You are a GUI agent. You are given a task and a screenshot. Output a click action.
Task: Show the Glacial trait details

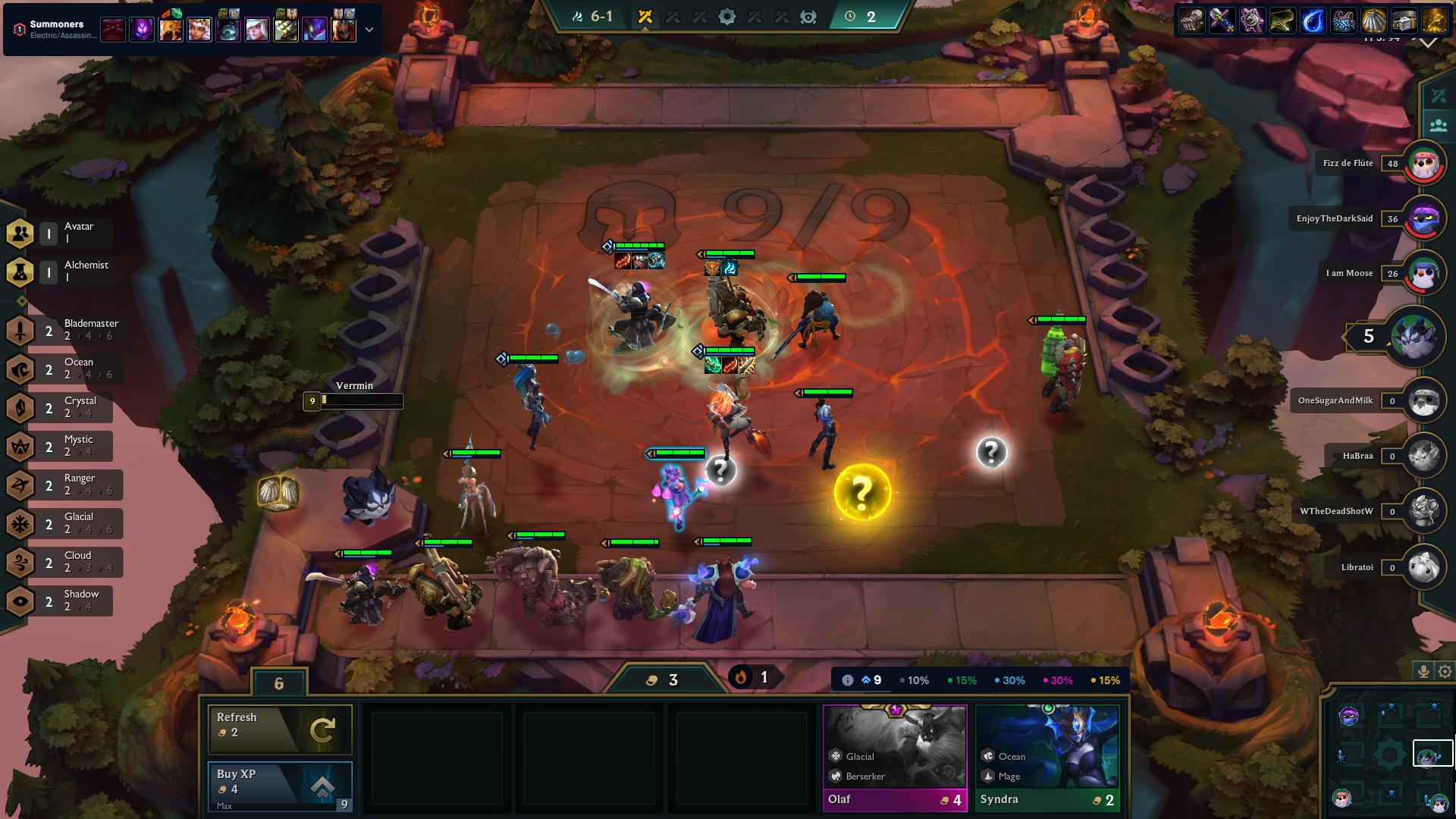pyautogui.click(x=64, y=523)
